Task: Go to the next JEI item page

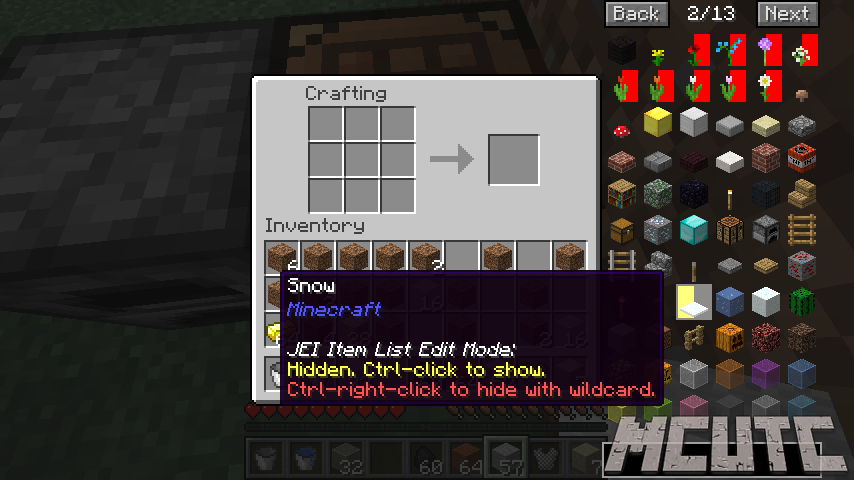Action: click(x=787, y=13)
